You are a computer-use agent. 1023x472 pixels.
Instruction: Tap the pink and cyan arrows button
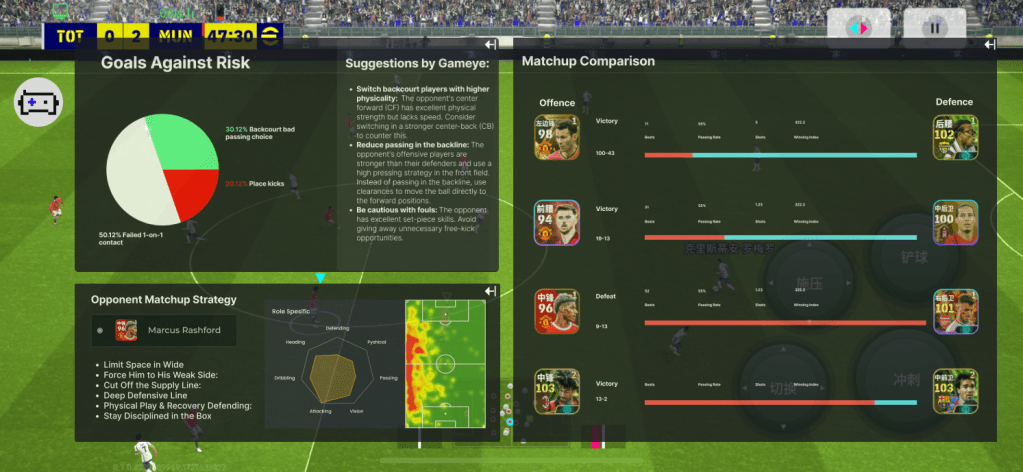coord(858,28)
